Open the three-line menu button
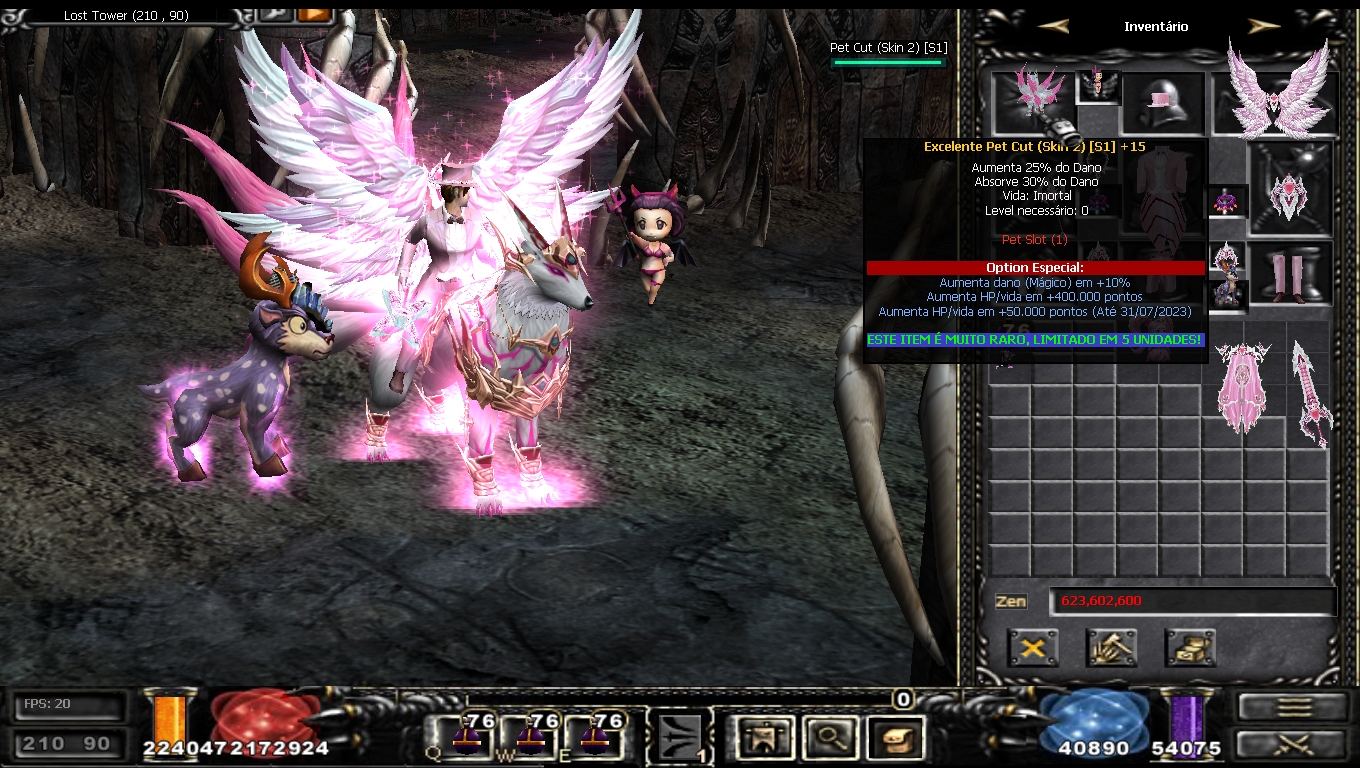Image resolution: width=1360 pixels, height=768 pixels. [x=1294, y=706]
